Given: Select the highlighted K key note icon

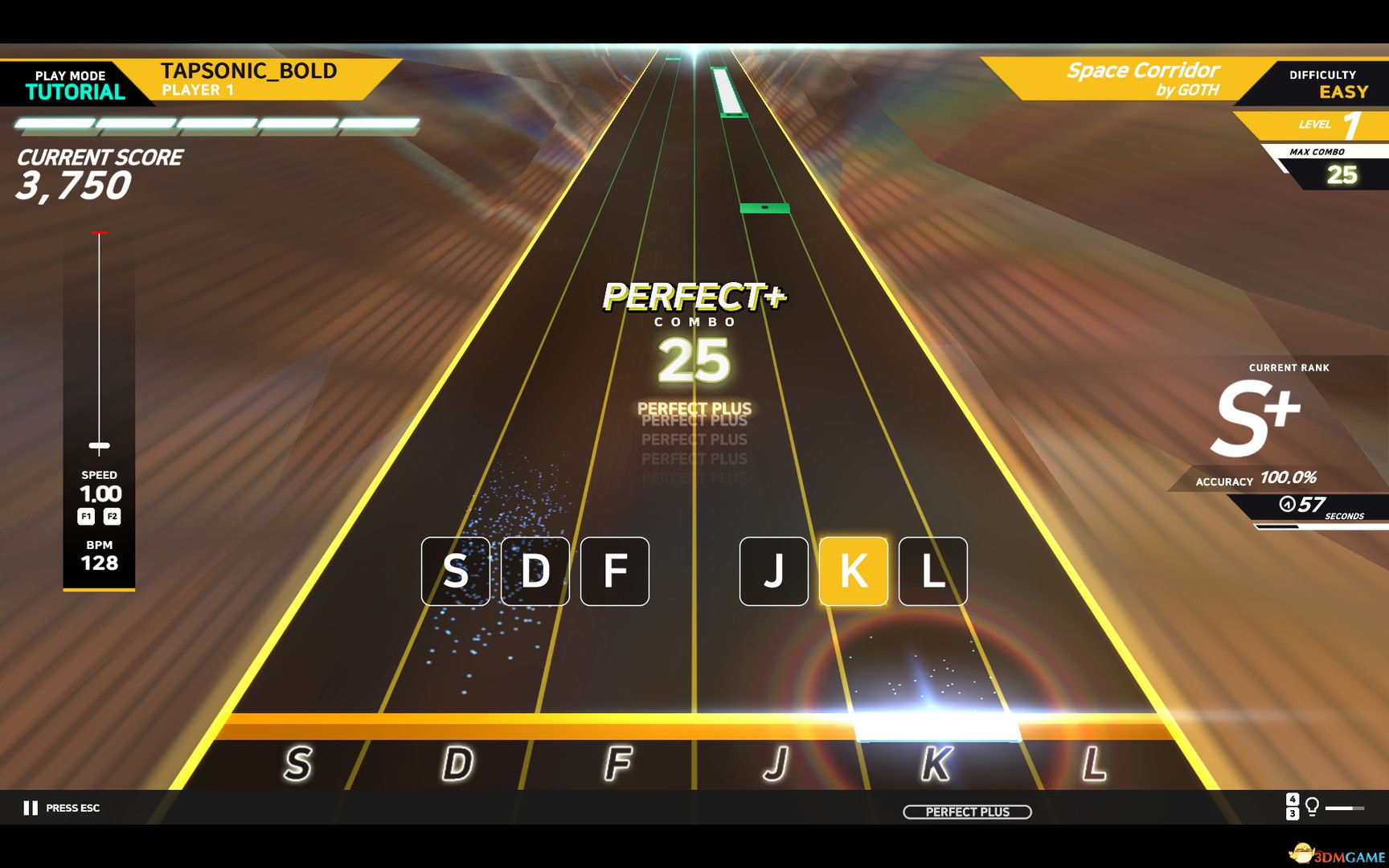Looking at the screenshot, I should click(x=855, y=572).
